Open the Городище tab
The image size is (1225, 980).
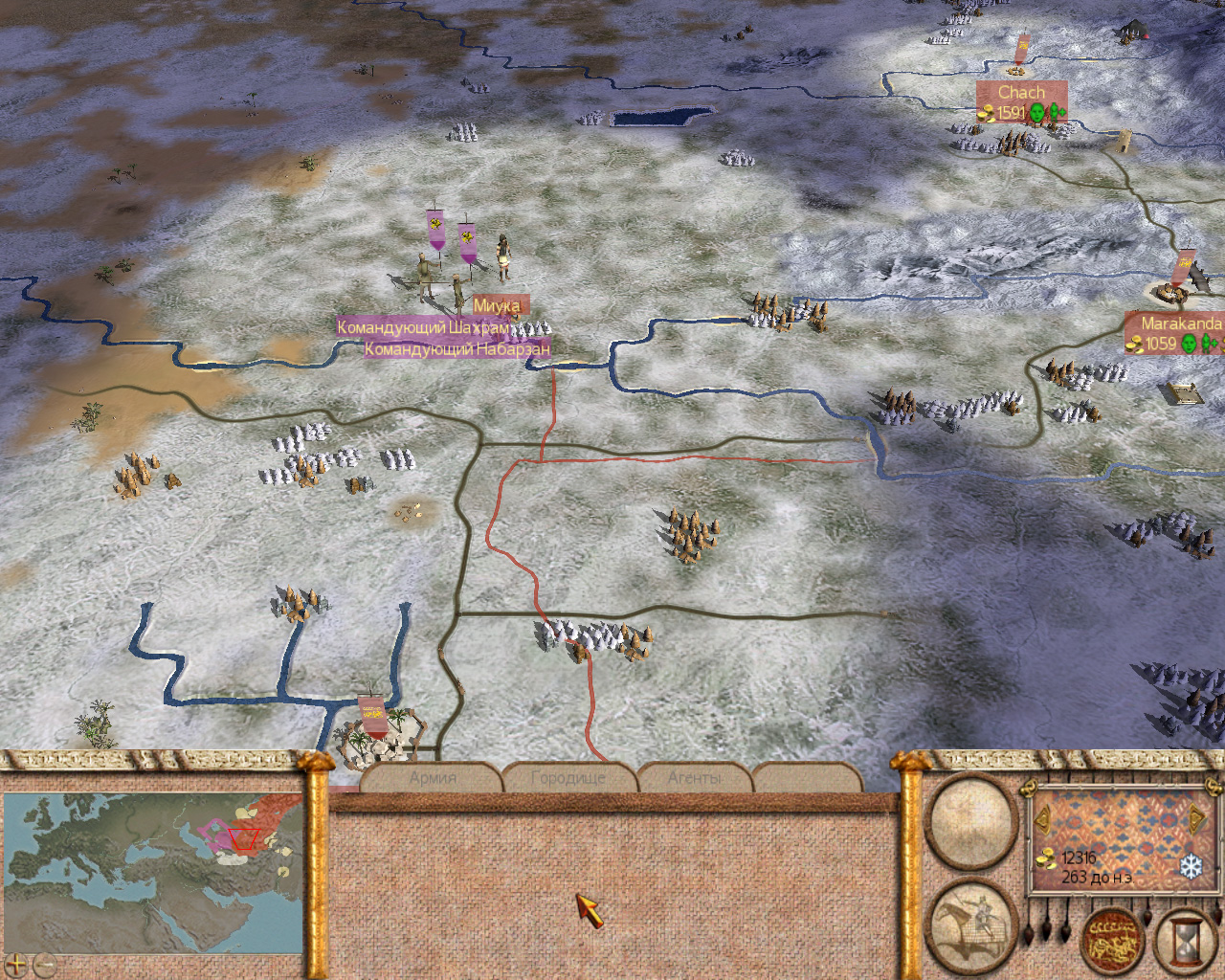(568, 778)
